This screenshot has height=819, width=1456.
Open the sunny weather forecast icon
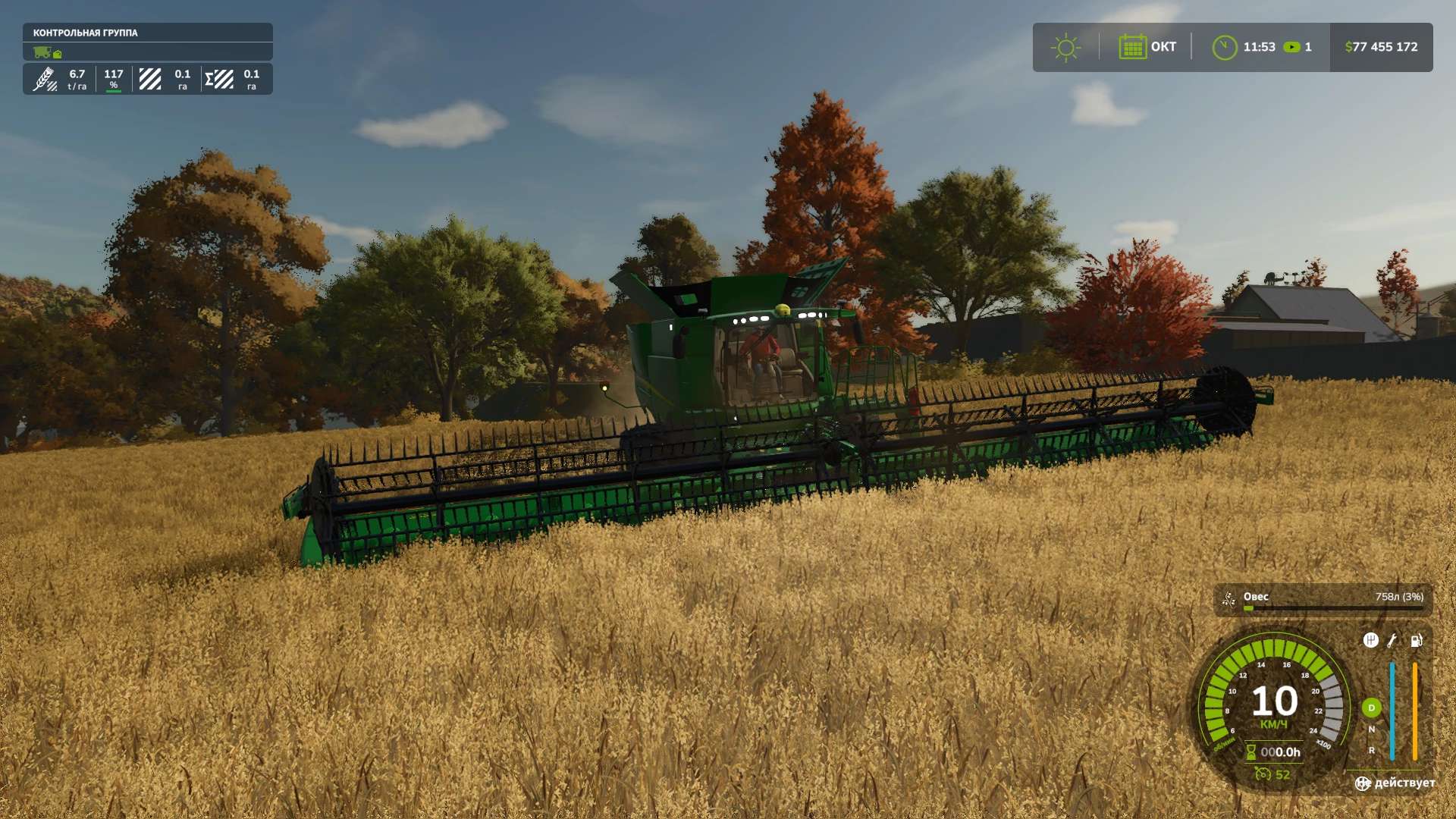pos(1065,47)
